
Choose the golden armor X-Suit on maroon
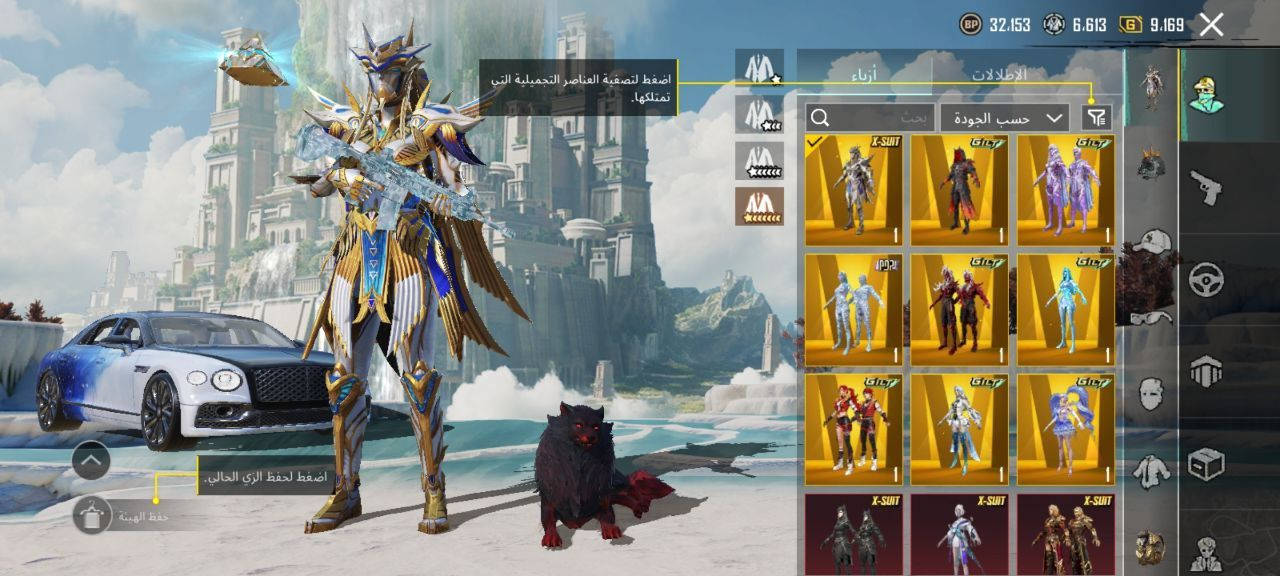pos(1065,534)
